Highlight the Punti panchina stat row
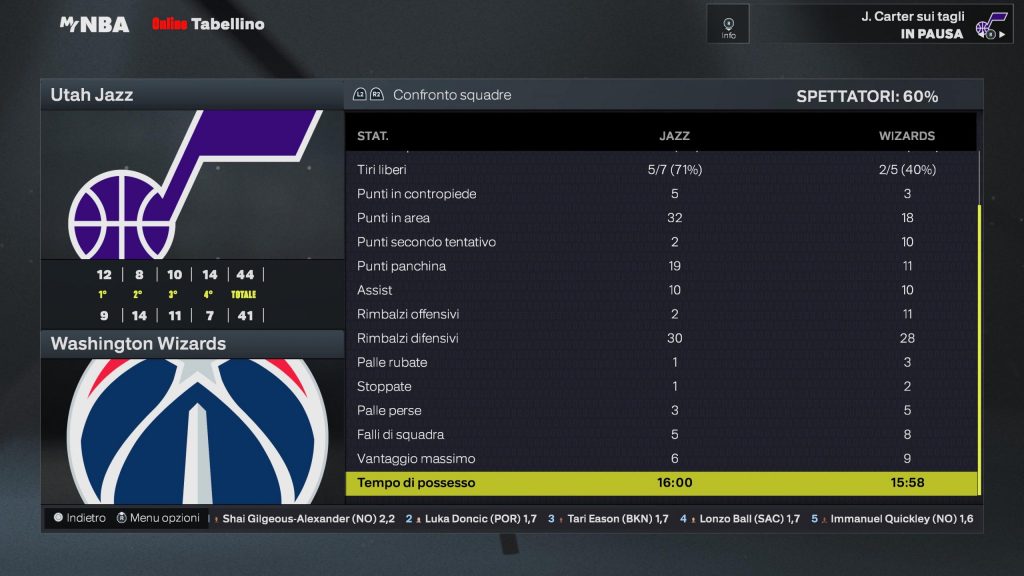Viewport: 1024px width, 576px height. (x=661, y=266)
